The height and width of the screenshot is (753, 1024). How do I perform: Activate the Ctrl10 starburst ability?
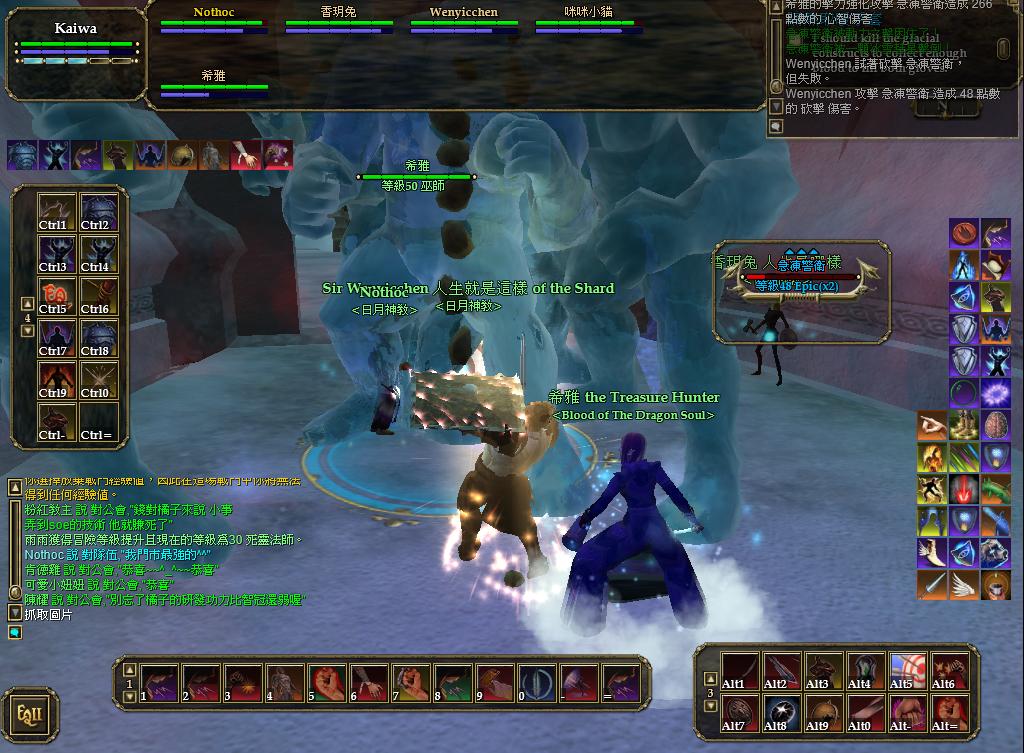coord(98,380)
